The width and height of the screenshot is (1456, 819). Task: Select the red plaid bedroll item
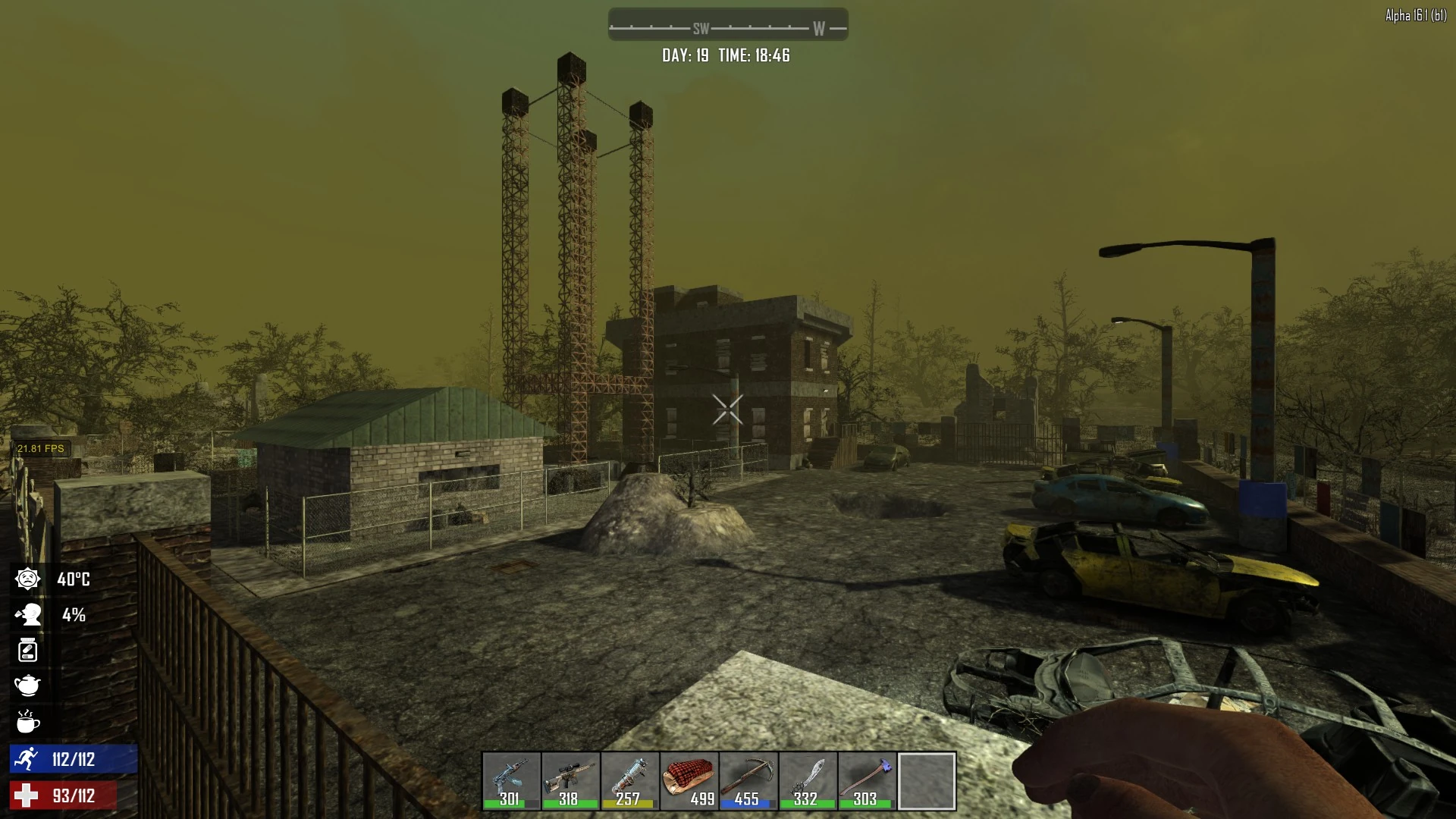pyautogui.click(x=689, y=781)
